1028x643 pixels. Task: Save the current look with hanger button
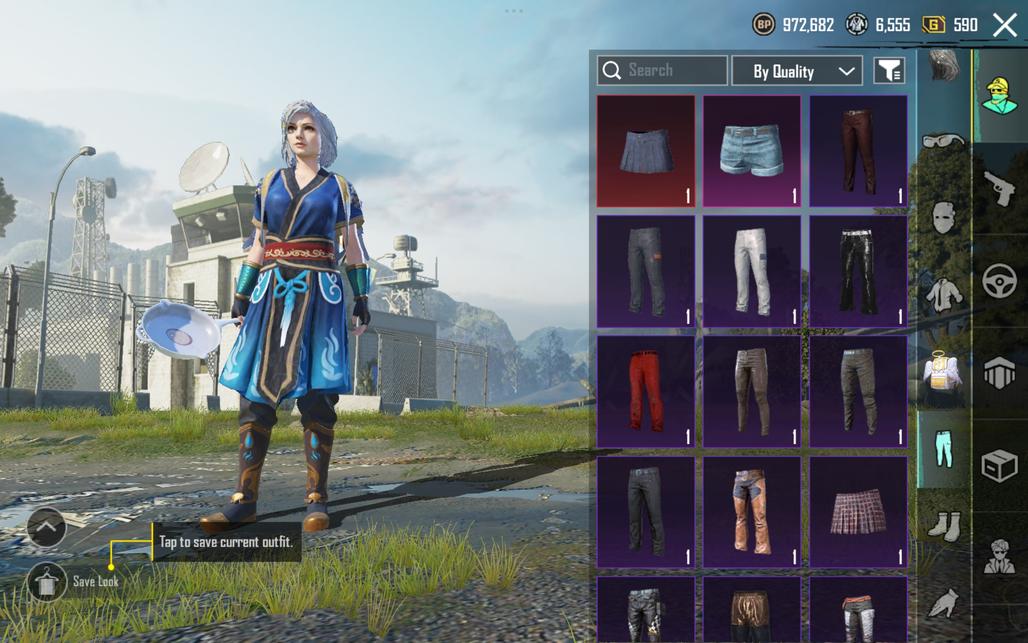46,581
